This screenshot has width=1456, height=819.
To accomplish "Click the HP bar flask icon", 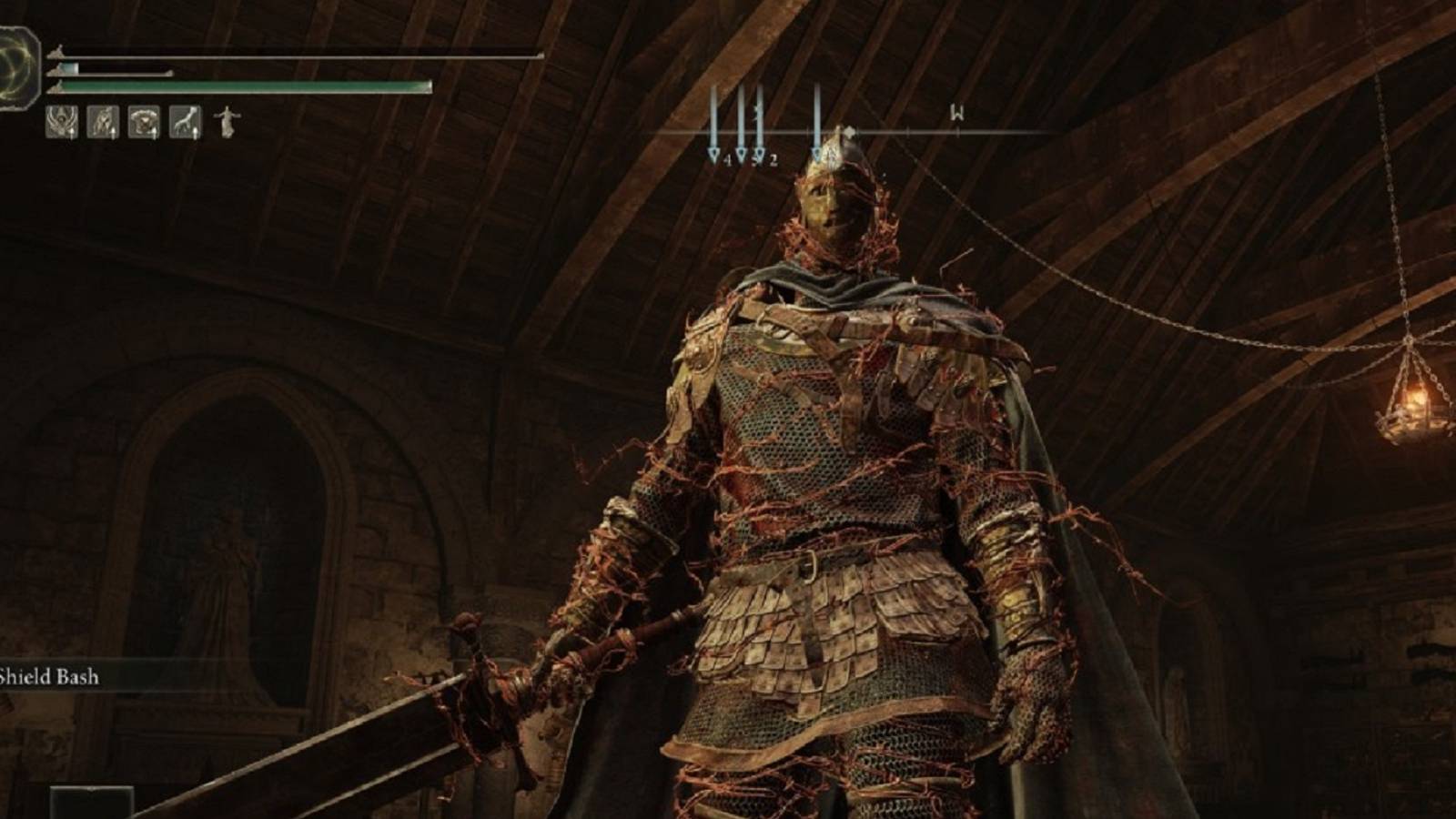I will coord(56,53).
